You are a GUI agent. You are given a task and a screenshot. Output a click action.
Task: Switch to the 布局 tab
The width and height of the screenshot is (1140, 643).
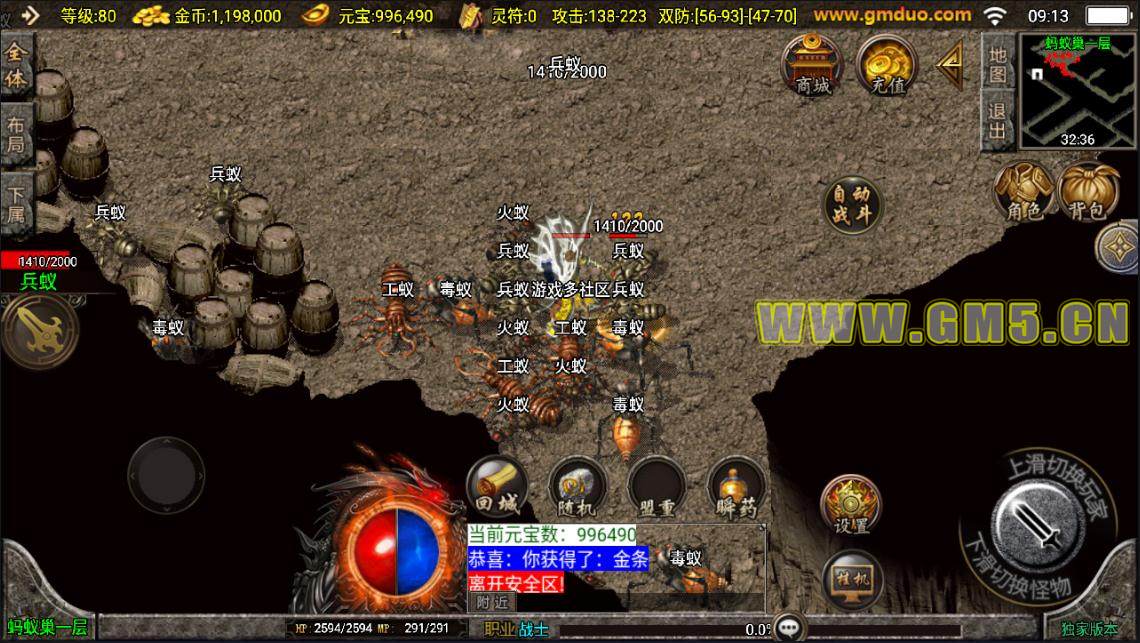click(17, 133)
